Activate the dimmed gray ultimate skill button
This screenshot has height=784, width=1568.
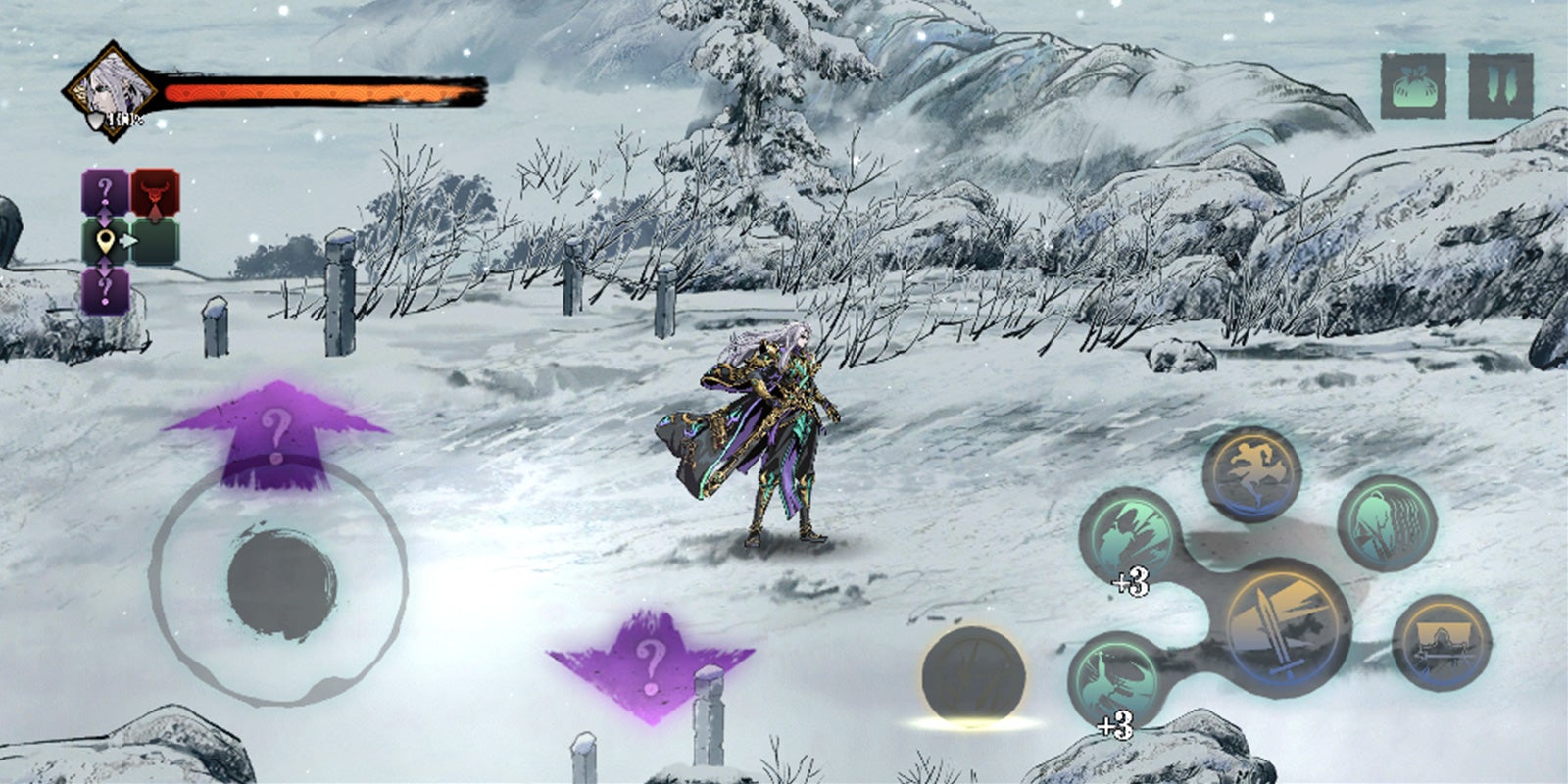[x=973, y=676]
